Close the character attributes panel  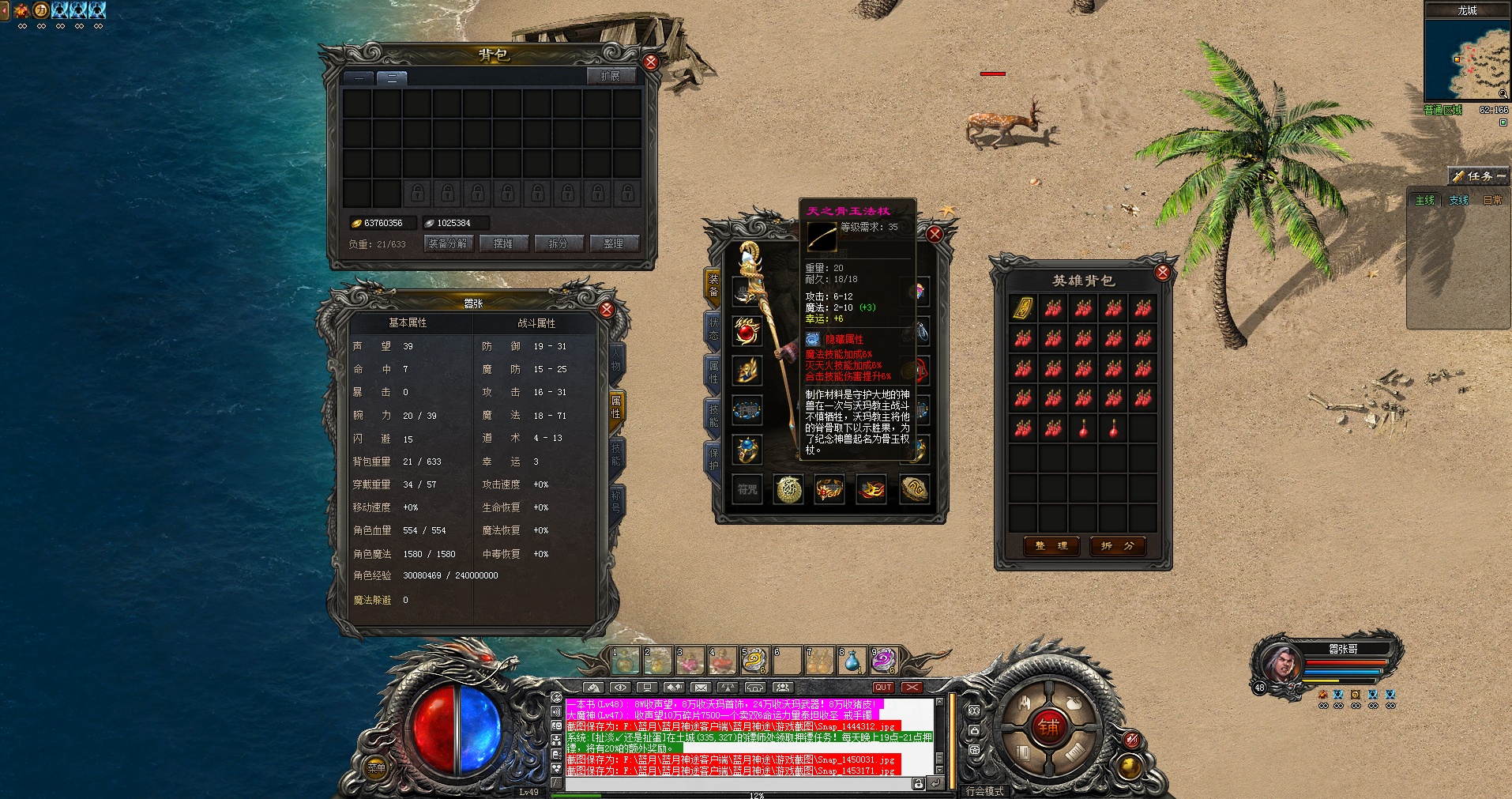607,309
